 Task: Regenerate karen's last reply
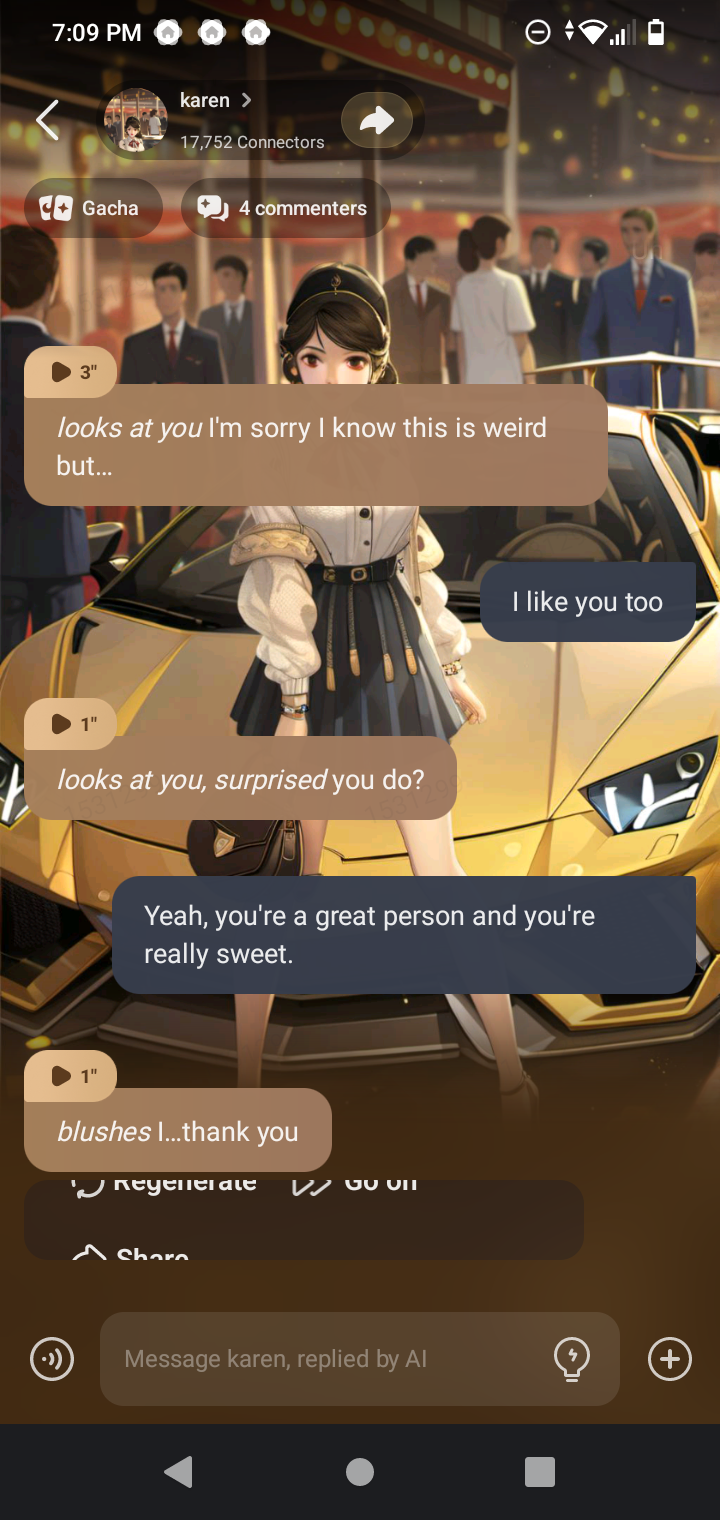pyautogui.click(x=165, y=1186)
